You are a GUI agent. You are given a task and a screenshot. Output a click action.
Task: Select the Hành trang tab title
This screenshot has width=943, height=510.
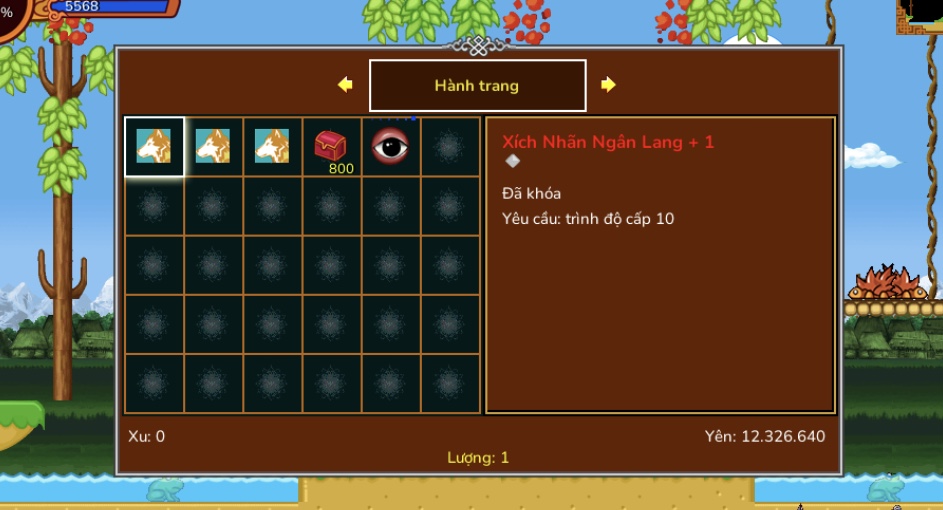[477, 86]
